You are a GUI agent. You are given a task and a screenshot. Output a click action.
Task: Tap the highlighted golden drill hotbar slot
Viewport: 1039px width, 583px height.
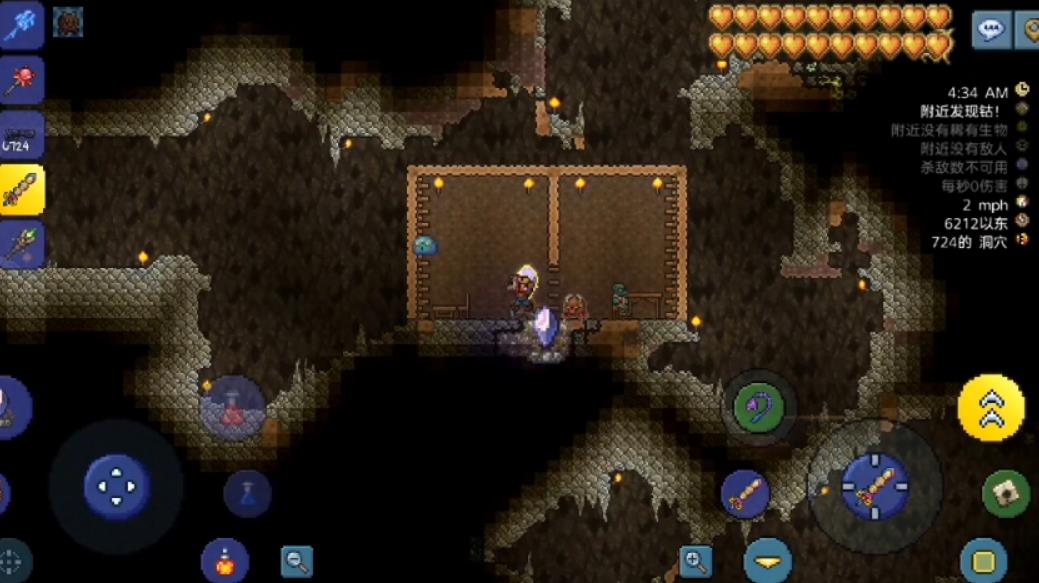[x=21, y=190]
